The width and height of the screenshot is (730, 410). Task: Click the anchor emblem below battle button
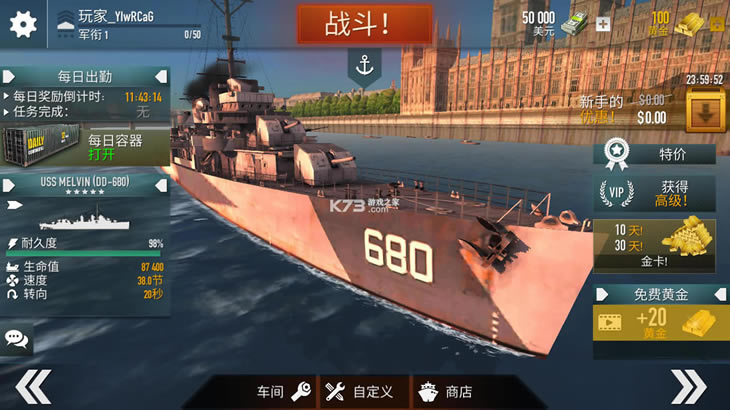click(x=364, y=65)
